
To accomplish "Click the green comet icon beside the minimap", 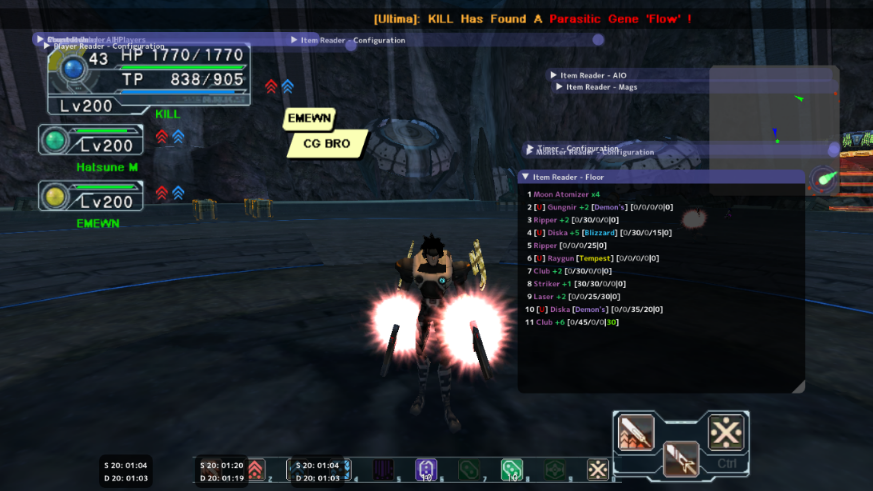I will (825, 180).
